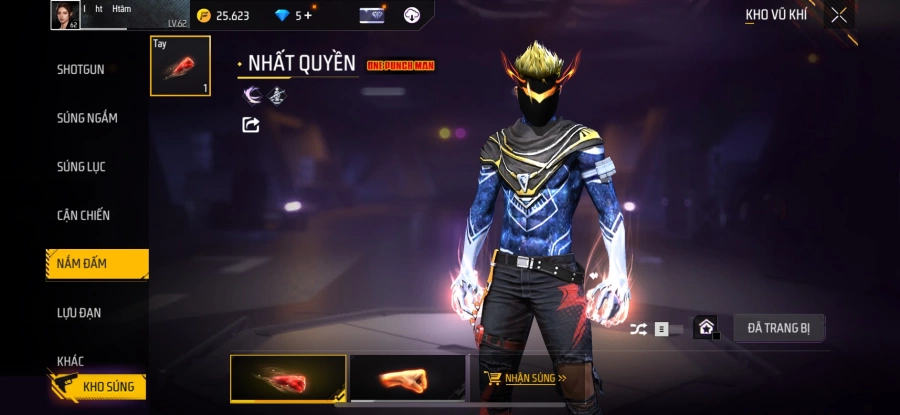Choose the orange flaming fist skin thumbnail
This screenshot has height=415, width=900.
[x=407, y=379]
